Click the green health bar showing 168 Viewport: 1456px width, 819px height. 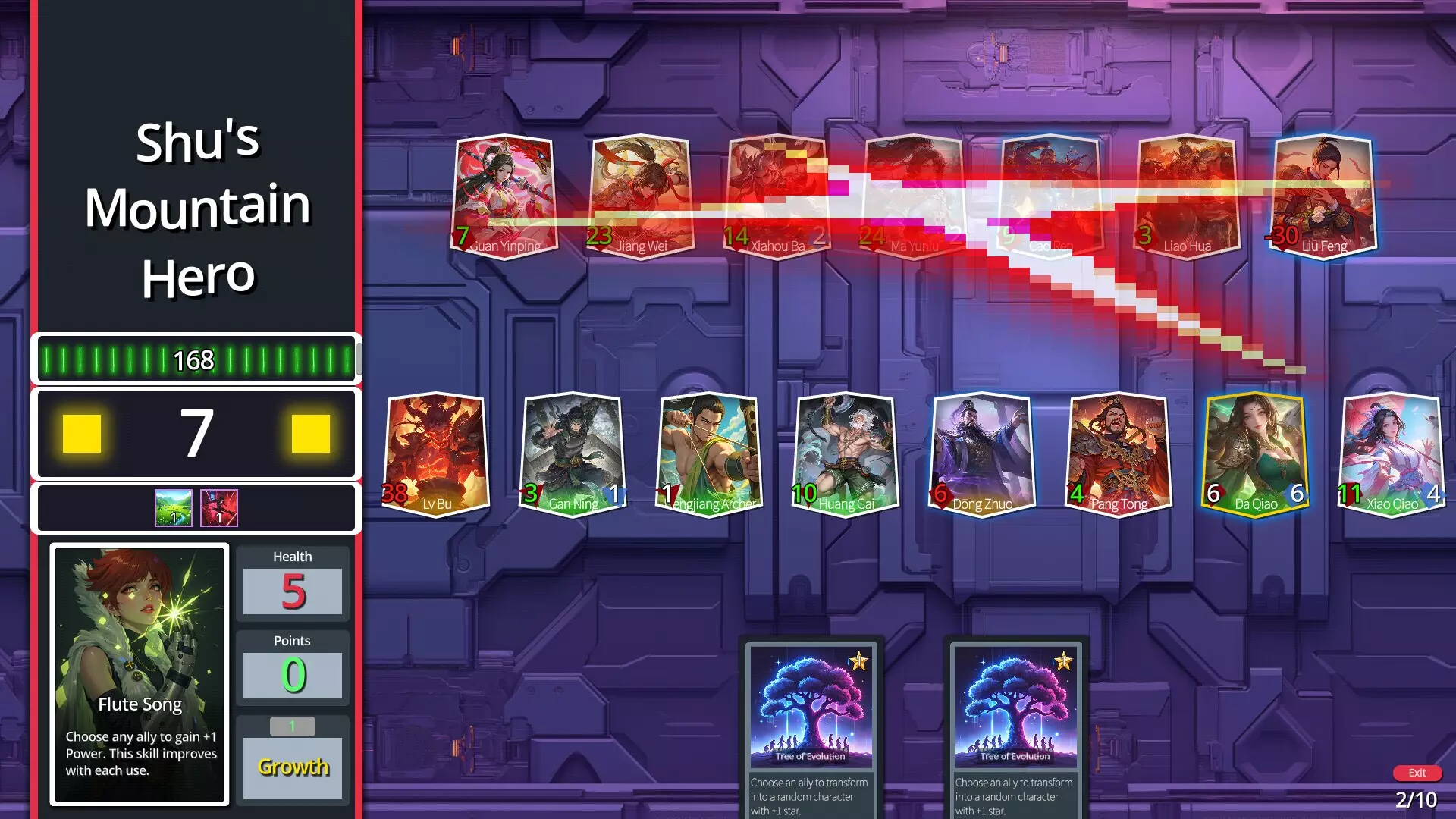[196, 360]
